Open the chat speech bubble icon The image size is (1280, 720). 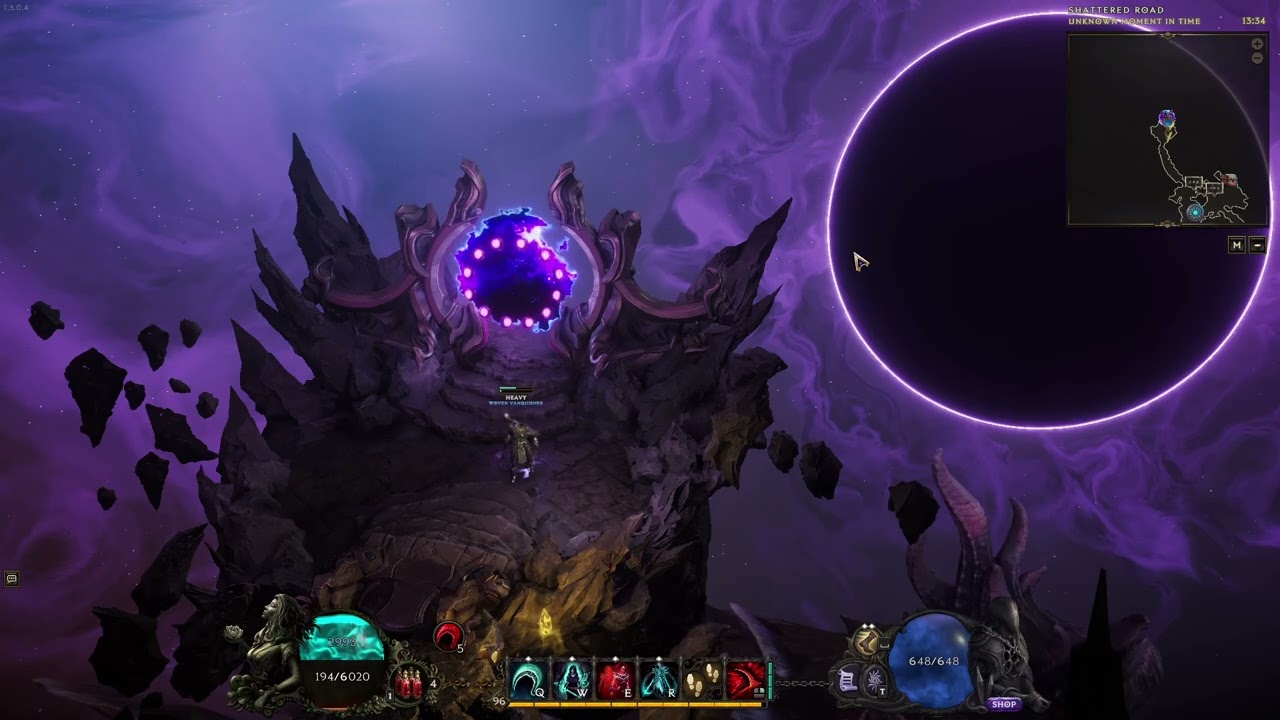[12, 578]
